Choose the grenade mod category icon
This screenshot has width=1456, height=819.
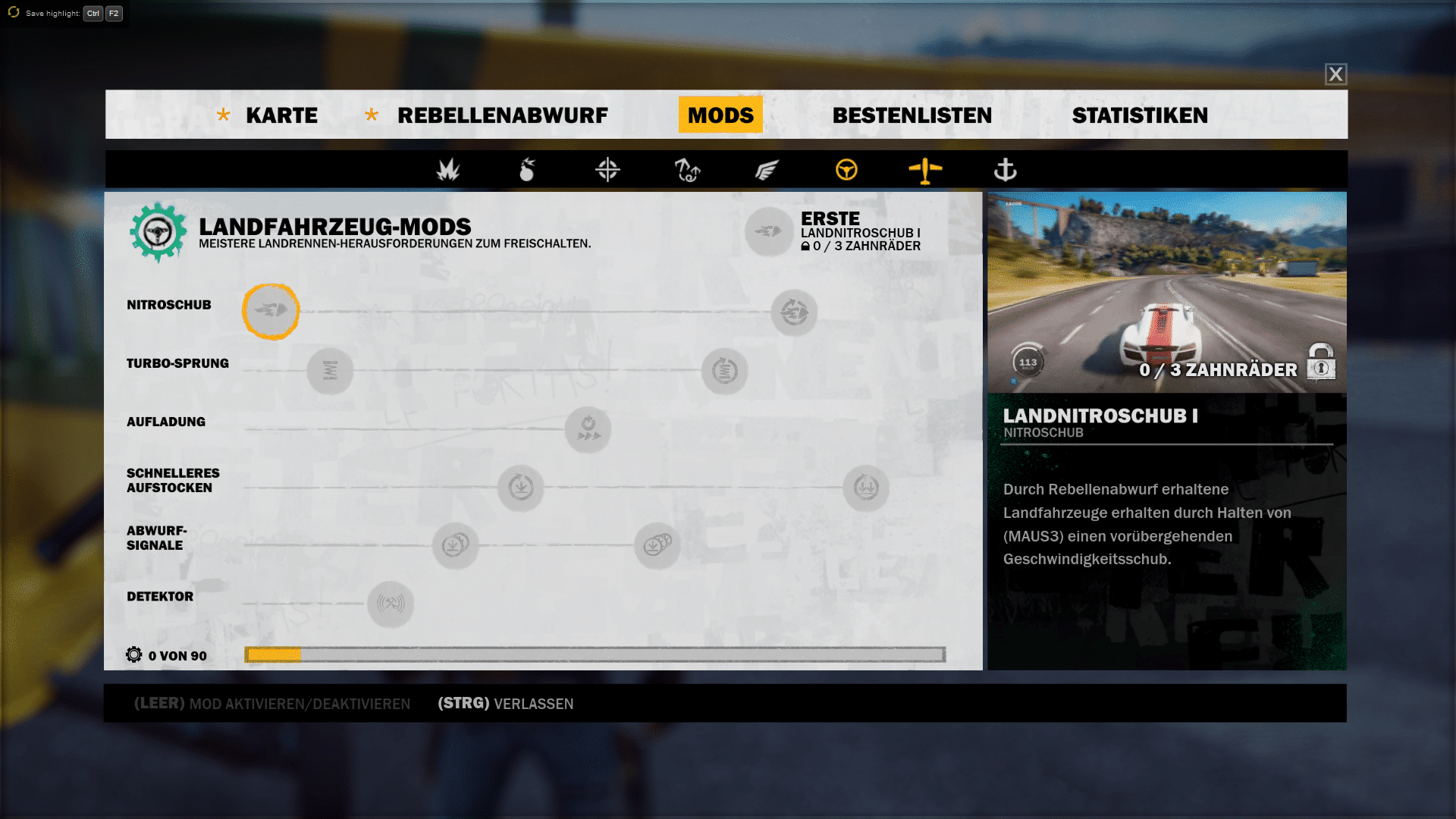(527, 170)
